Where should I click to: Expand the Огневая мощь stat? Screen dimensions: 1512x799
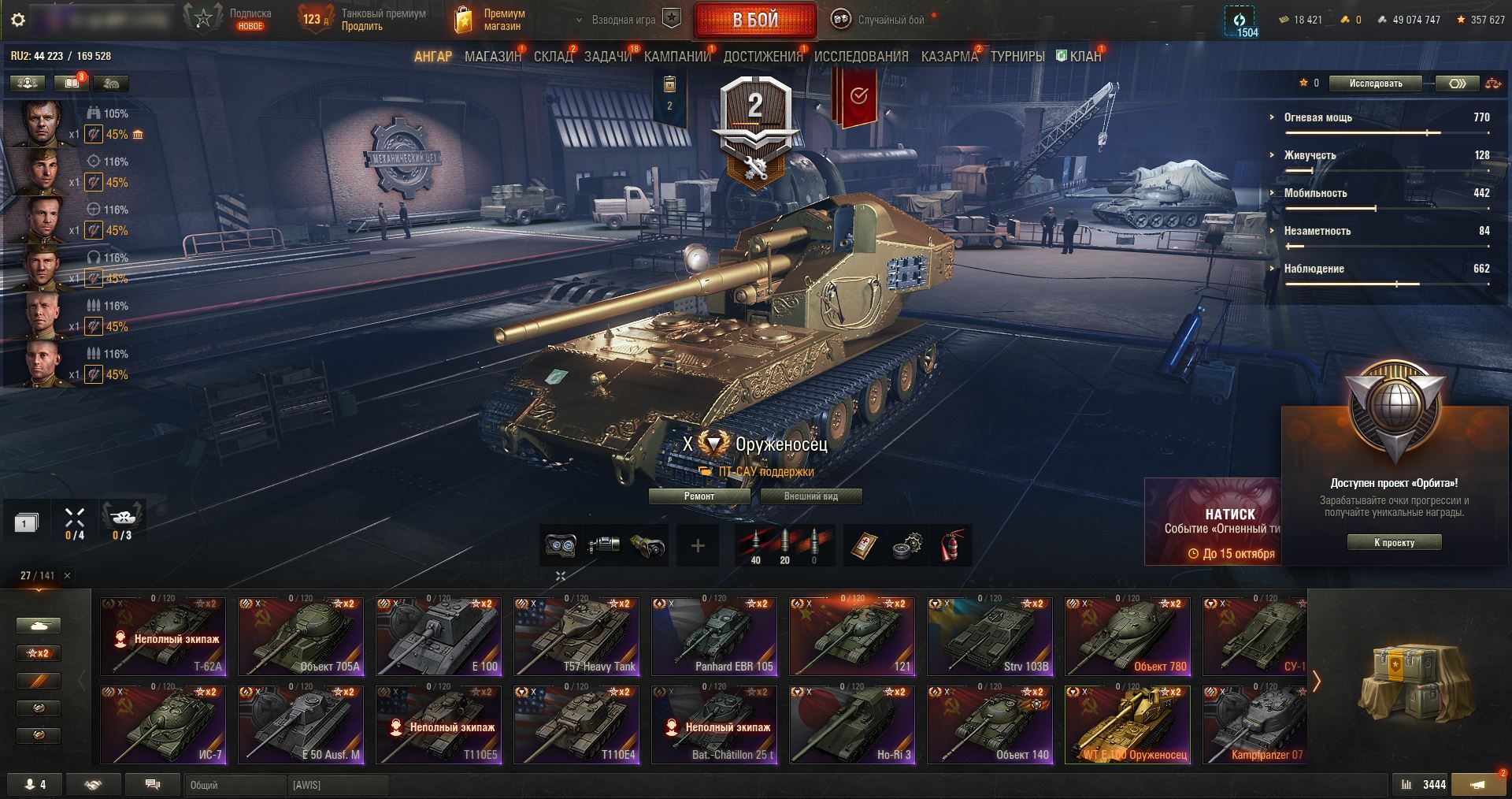tap(1317, 117)
